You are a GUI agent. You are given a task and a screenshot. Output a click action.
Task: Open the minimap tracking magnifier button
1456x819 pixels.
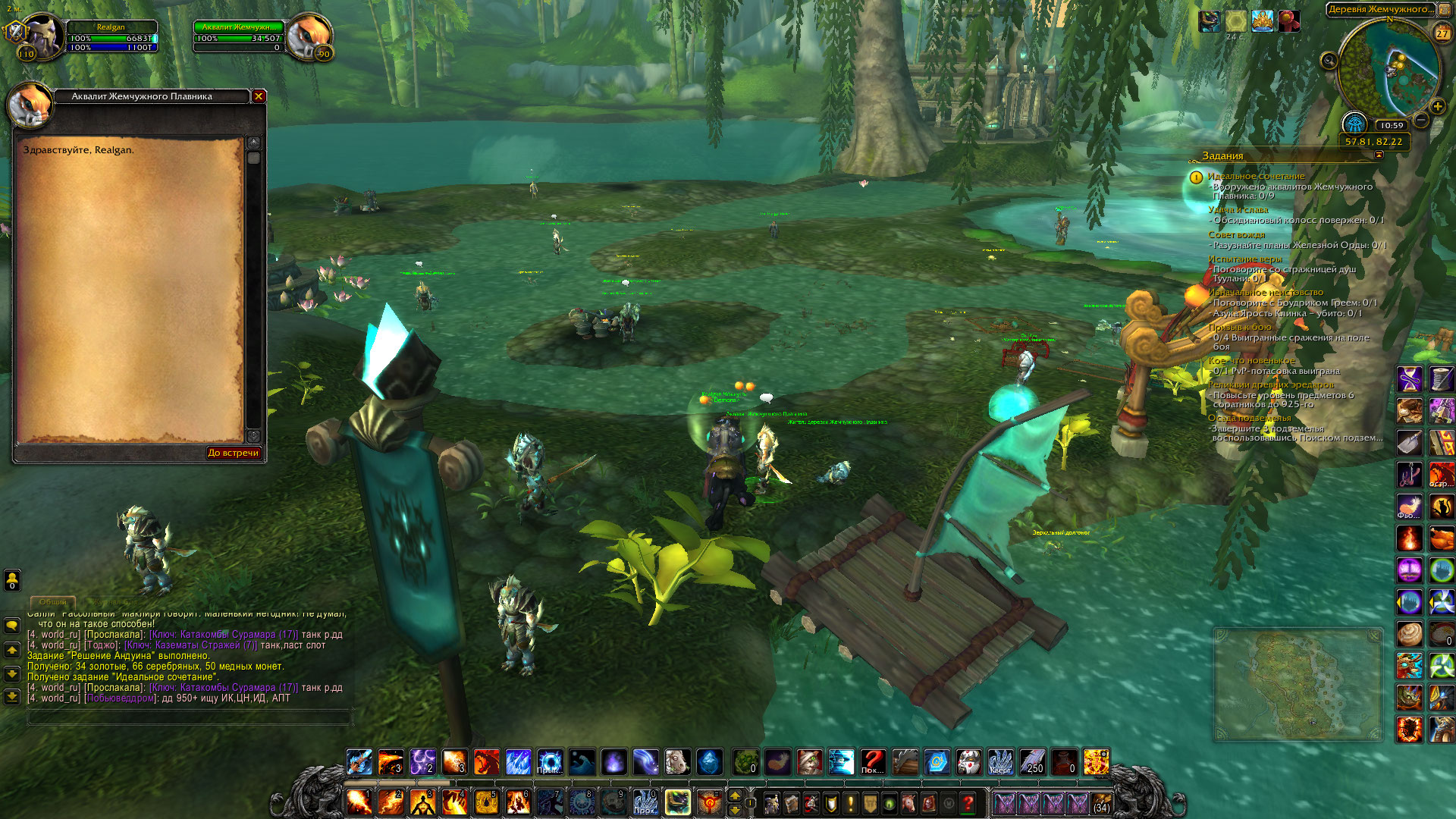tap(1329, 61)
